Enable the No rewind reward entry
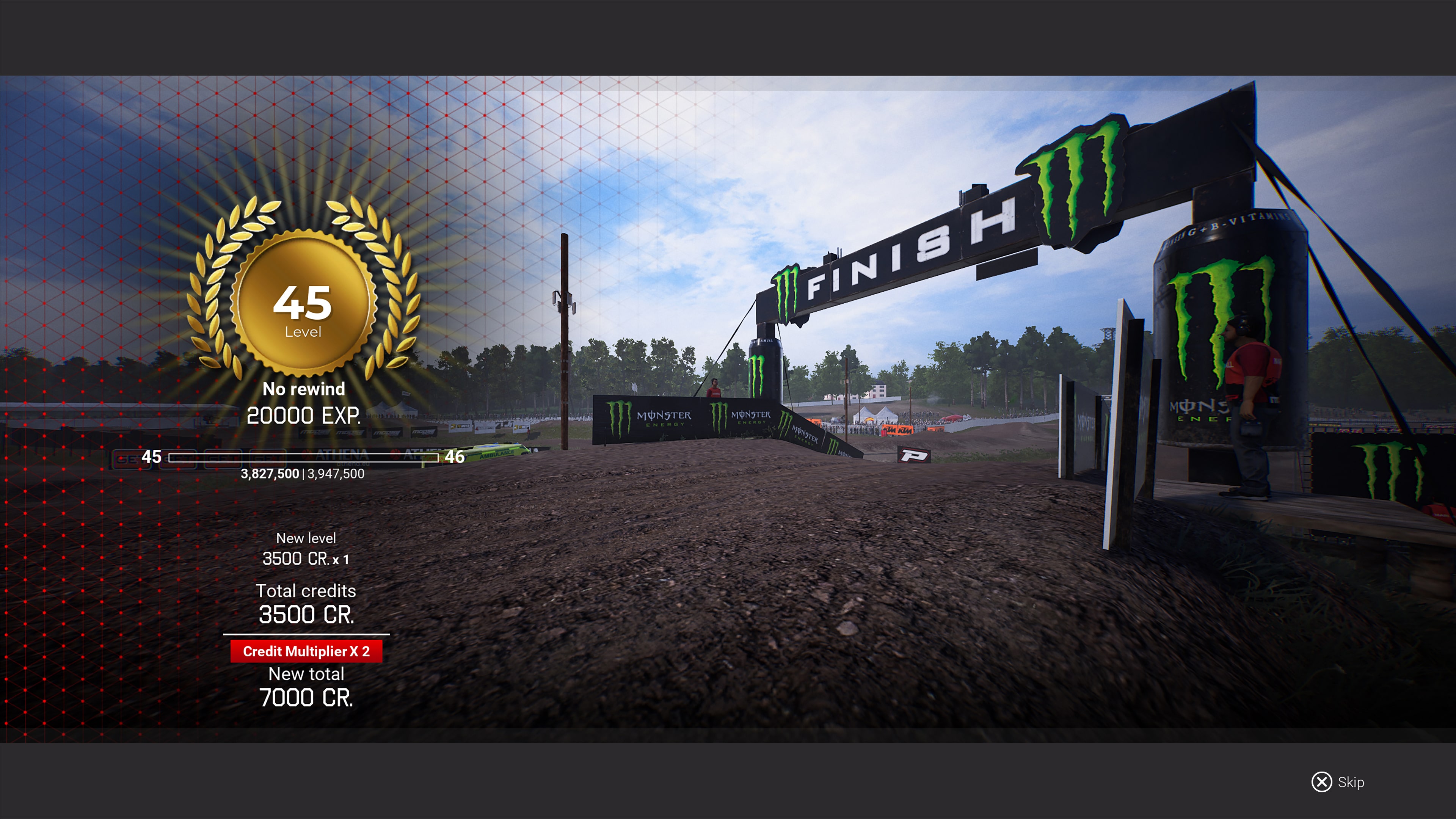1456x819 pixels. tap(304, 389)
